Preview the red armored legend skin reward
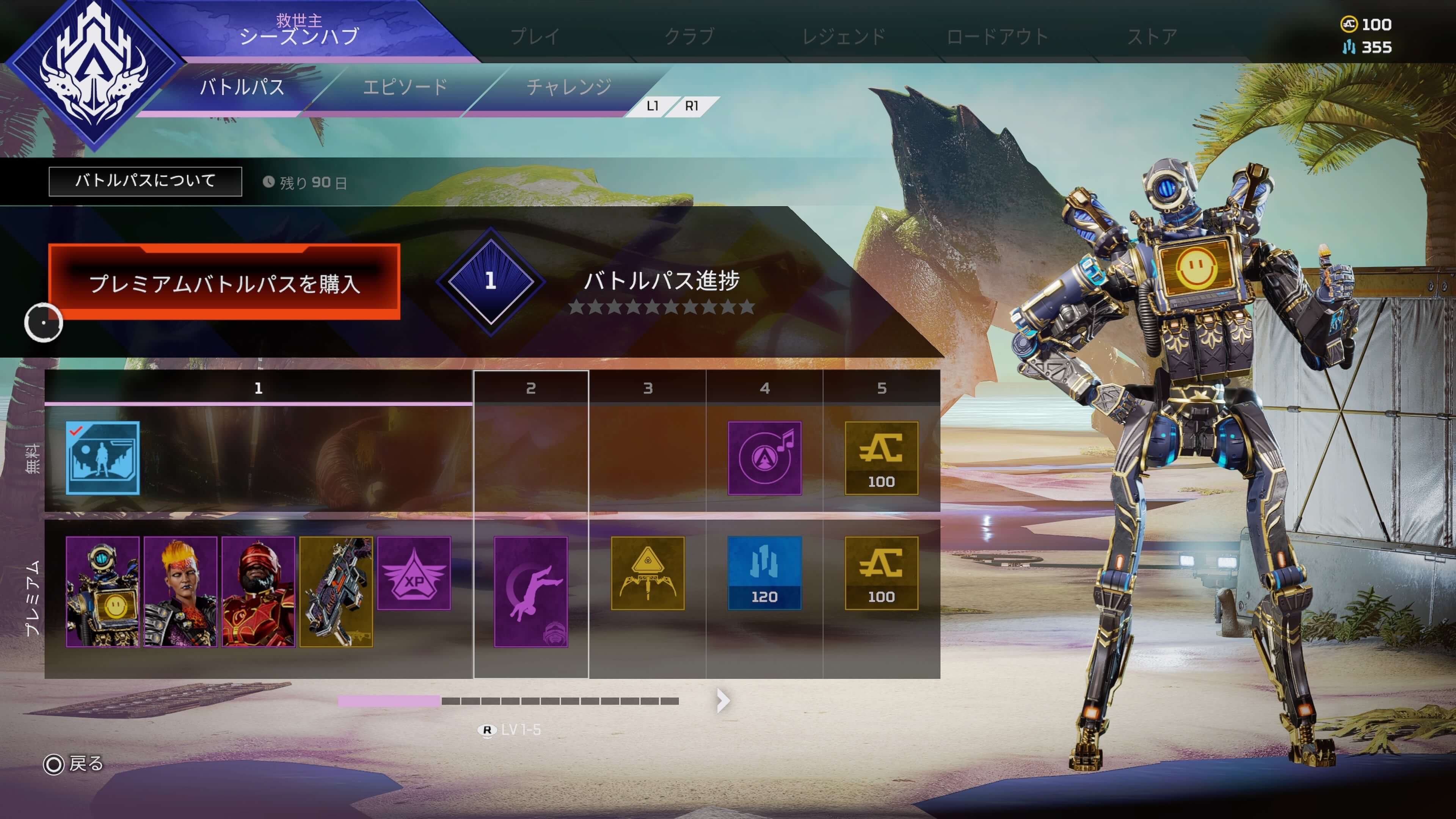The image size is (1456, 819). click(258, 591)
